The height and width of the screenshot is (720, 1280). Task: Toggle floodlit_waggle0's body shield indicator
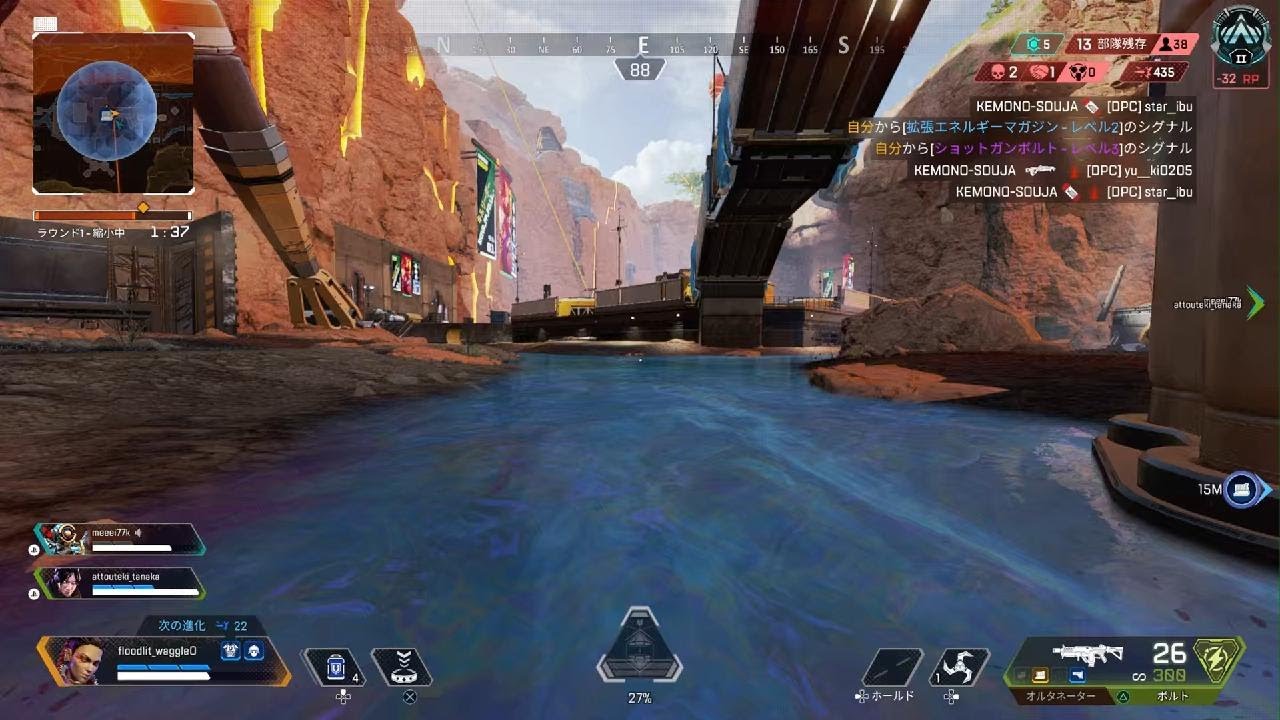pyautogui.click(x=231, y=651)
